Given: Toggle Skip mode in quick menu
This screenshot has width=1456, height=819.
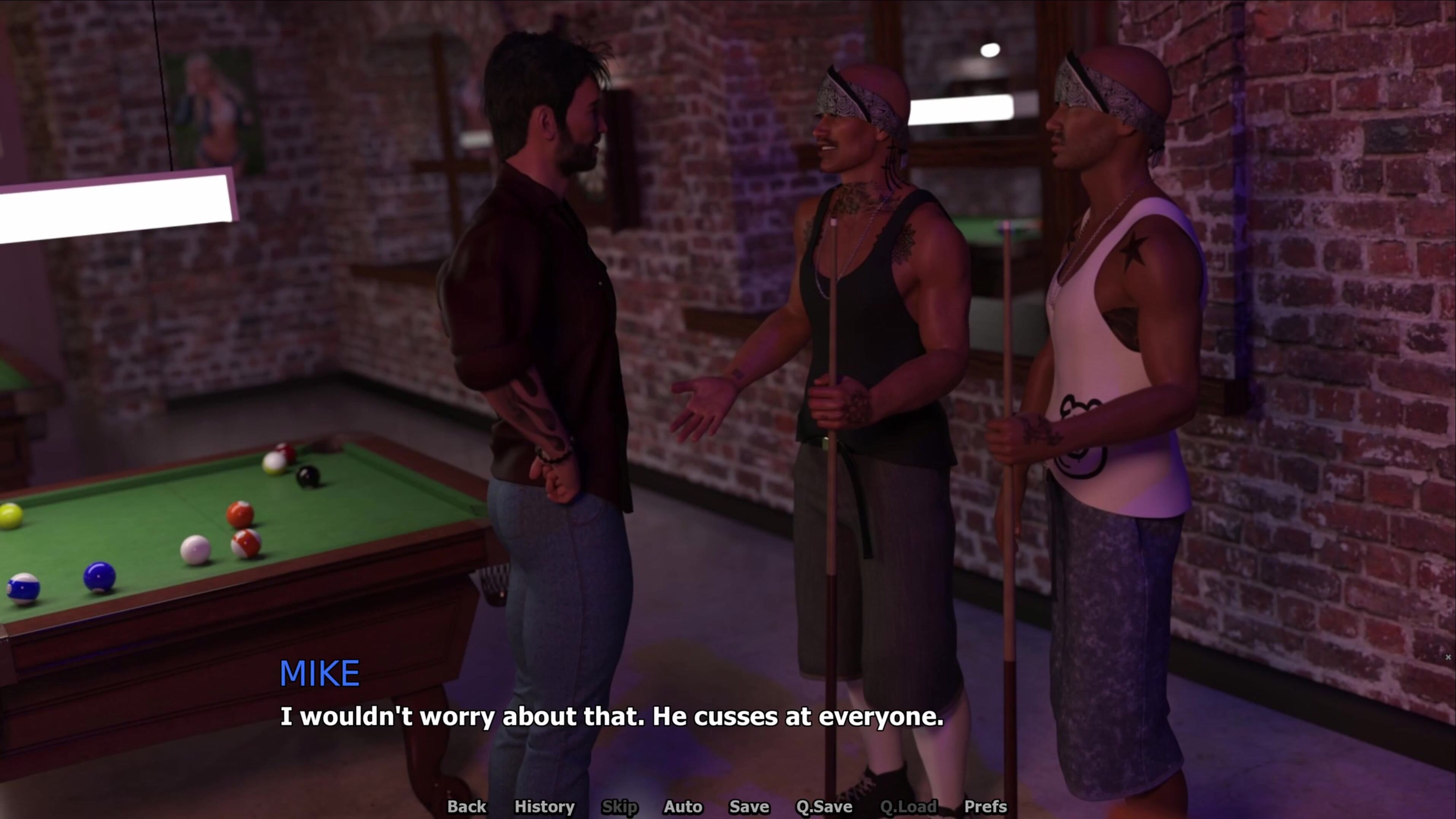Looking at the screenshot, I should click(619, 806).
